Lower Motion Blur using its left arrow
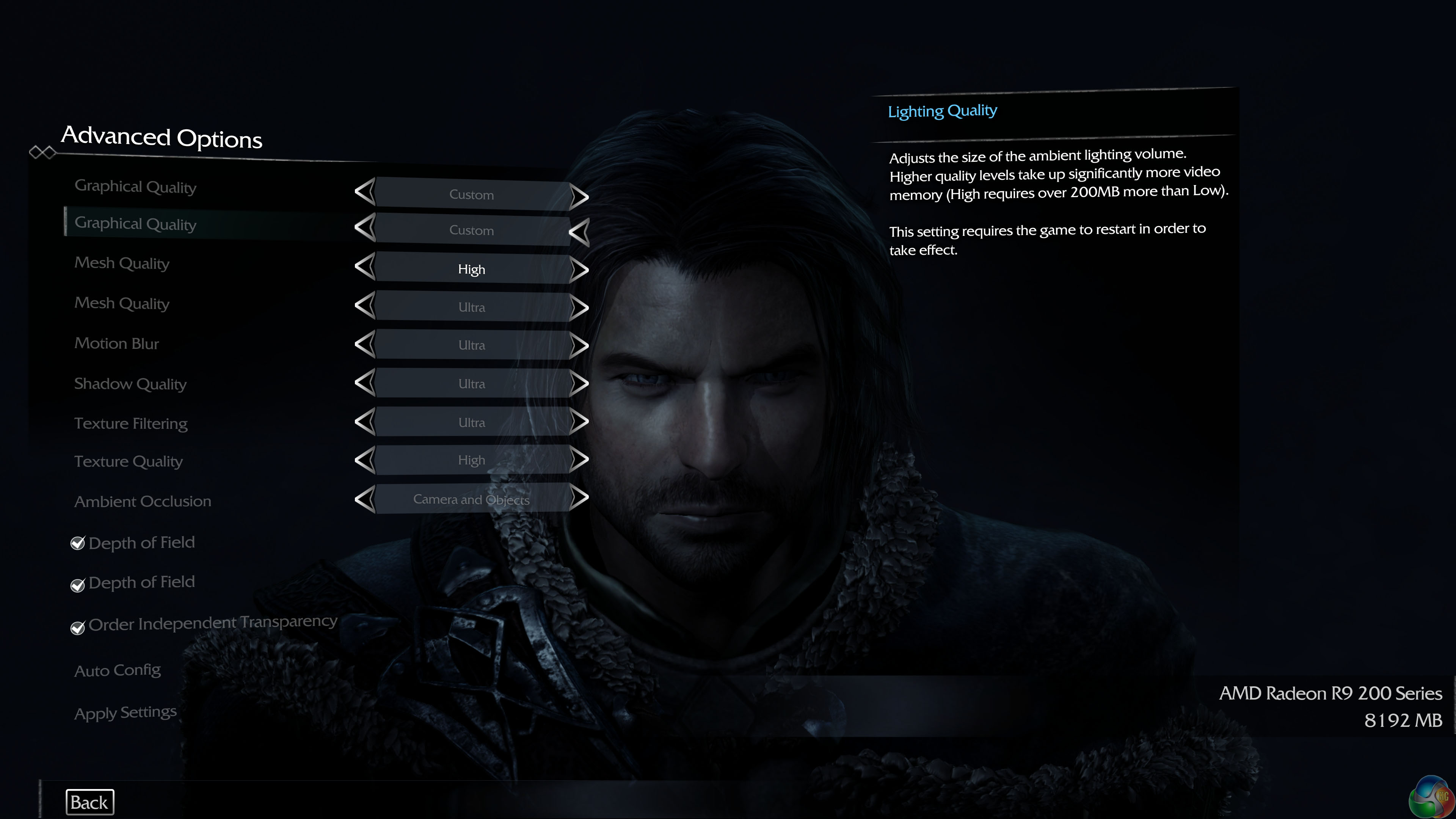Image resolution: width=1456 pixels, height=819 pixels. tap(364, 345)
